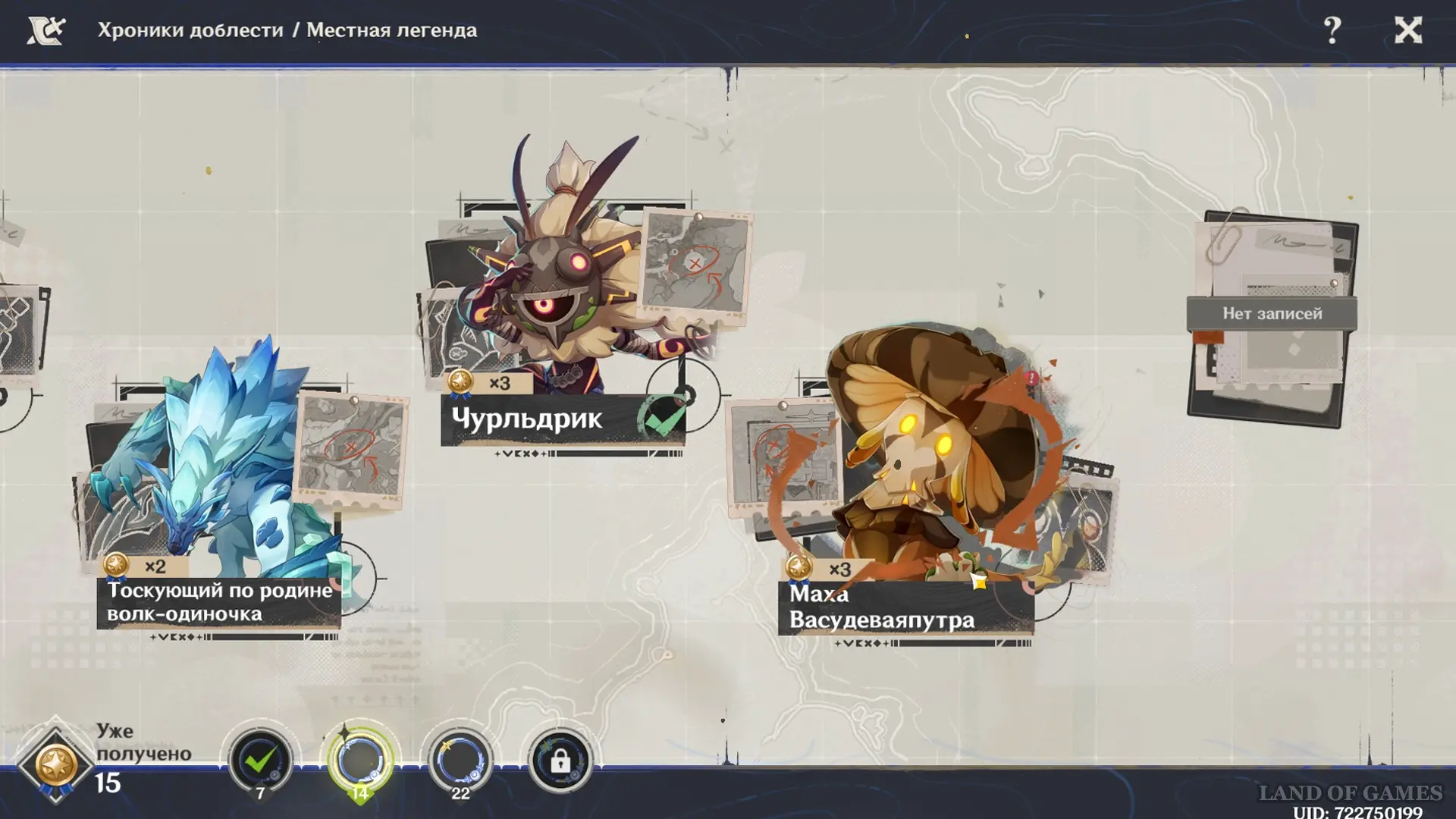The image size is (1456, 819).
Task: Claim the glowing 14-medal reward
Action: coord(360,761)
